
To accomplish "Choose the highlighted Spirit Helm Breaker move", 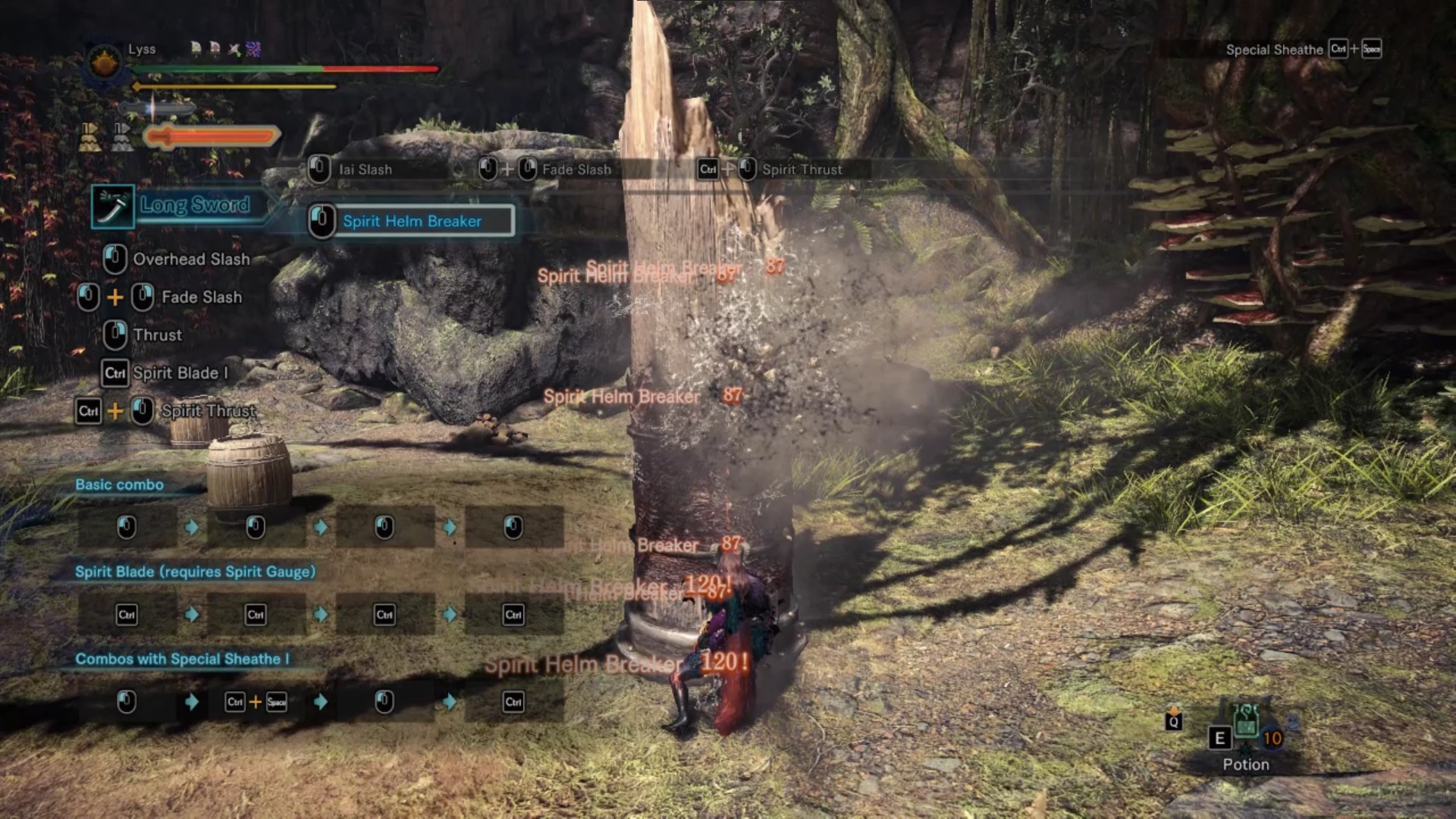I will click(x=412, y=221).
